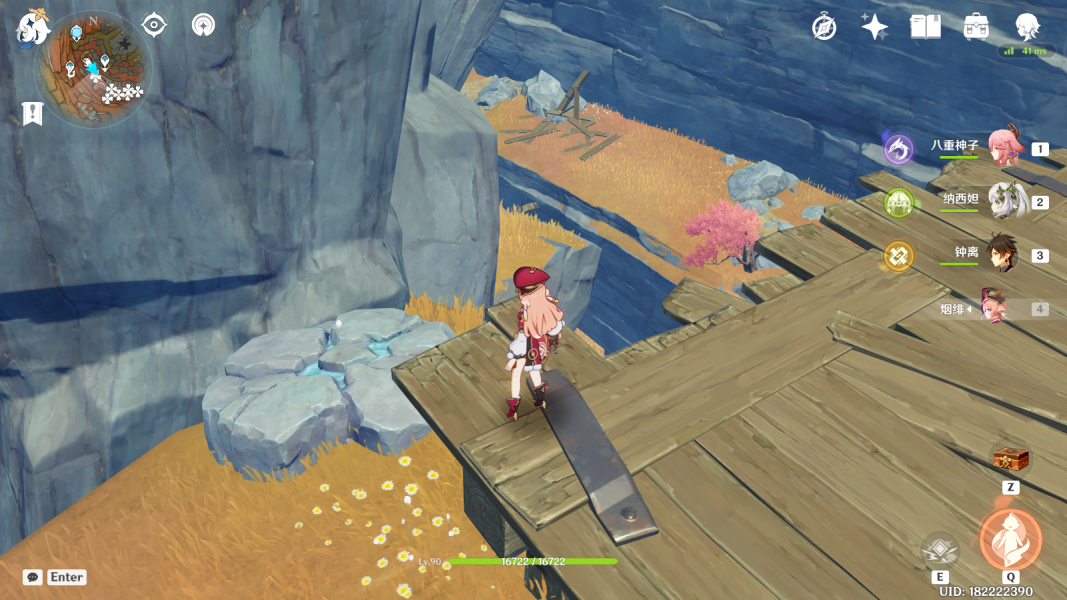Use the treasure chest gadget
This screenshot has width=1067, height=600.
tap(1010, 460)
